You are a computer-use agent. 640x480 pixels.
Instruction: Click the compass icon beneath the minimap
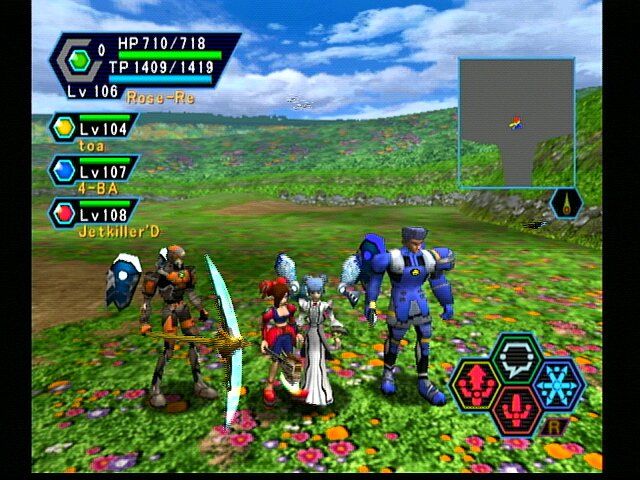(566, 204)
